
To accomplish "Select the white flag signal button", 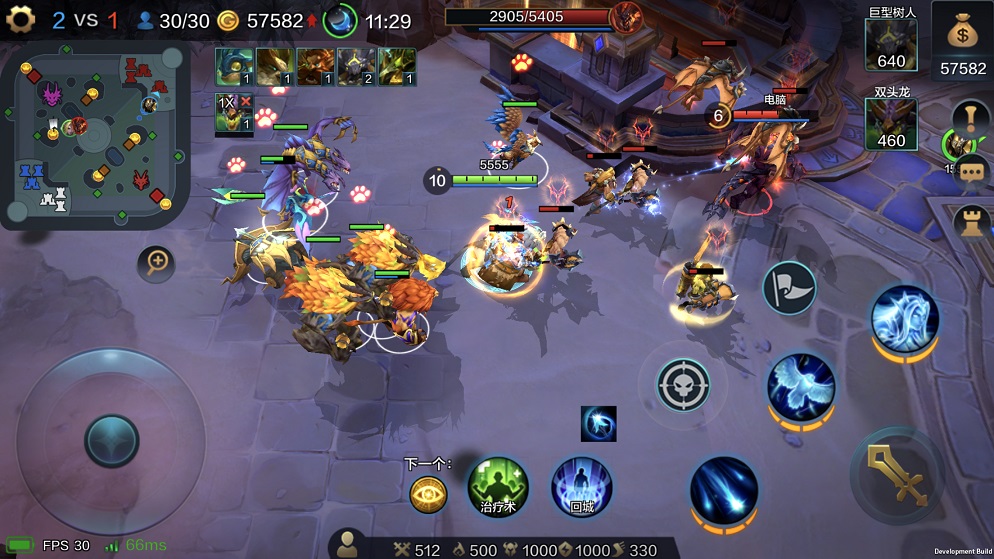I will [789, 288].
